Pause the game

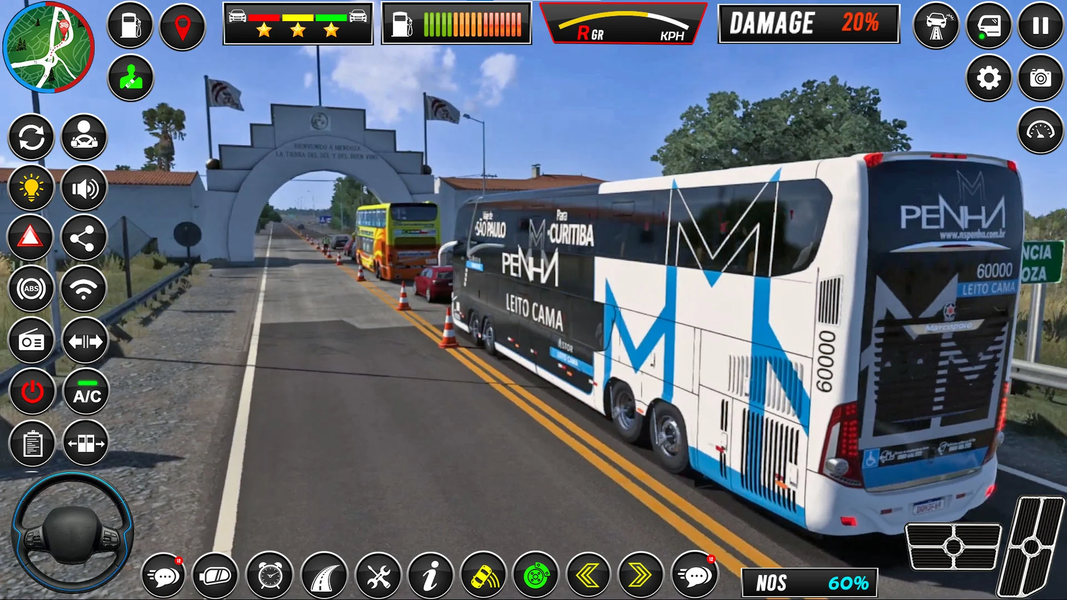[1040, 26]
